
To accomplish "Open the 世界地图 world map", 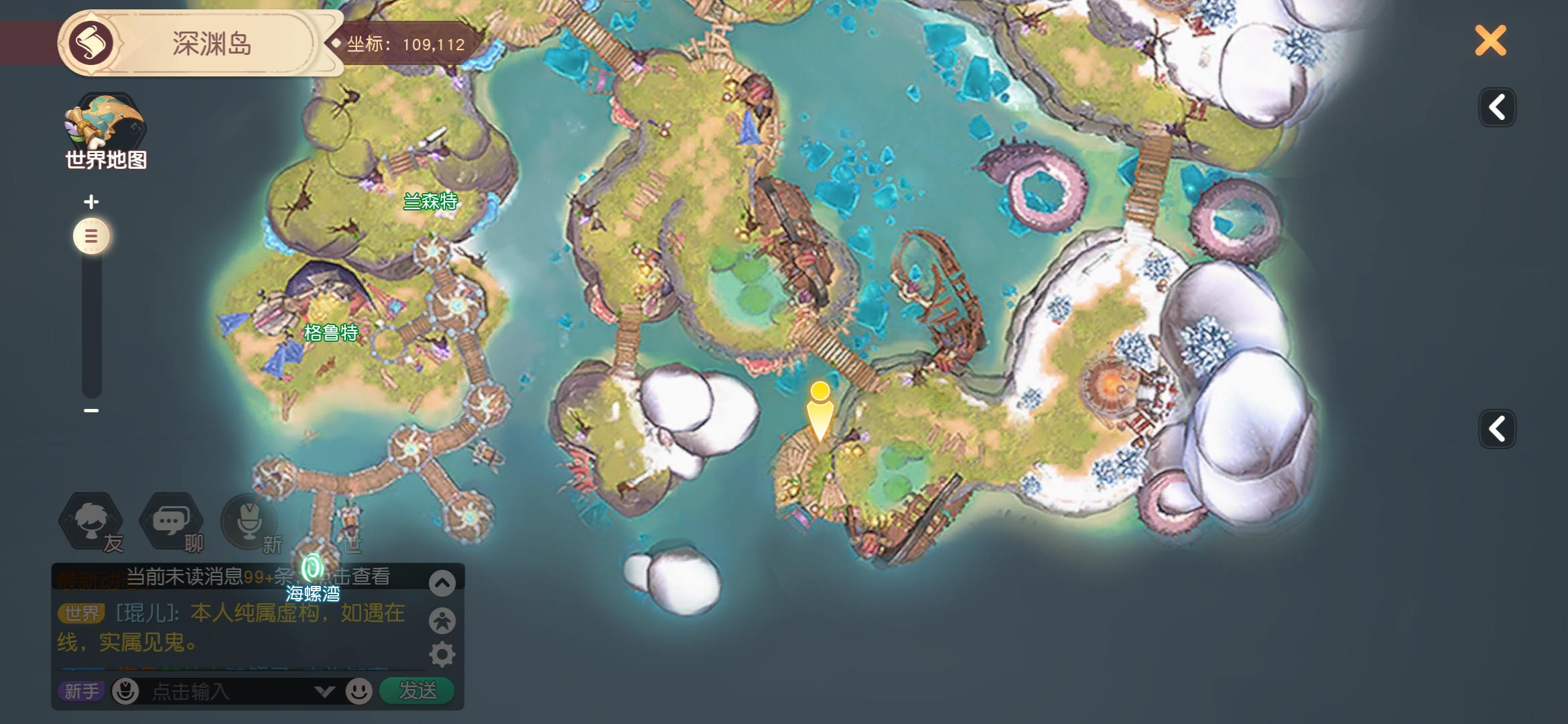I will 105,131.
